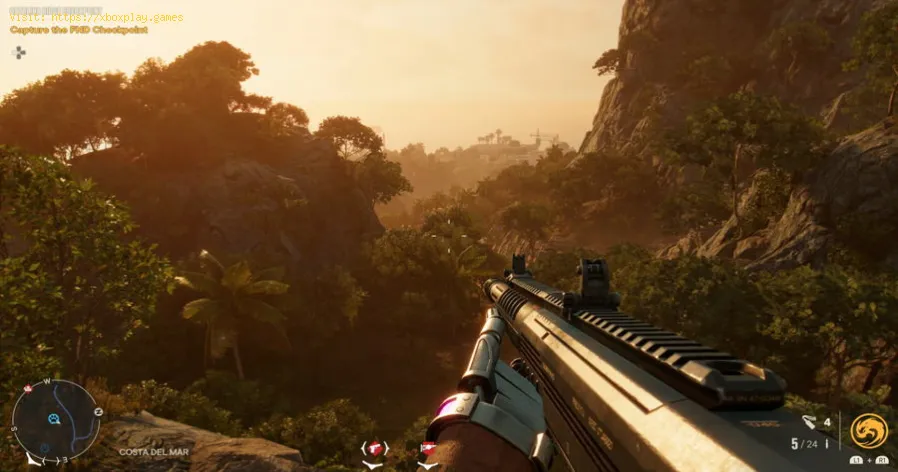Screen dimensions: 898x472
Task: Select the pistol sidearm icon
Action: coord(374,449)
